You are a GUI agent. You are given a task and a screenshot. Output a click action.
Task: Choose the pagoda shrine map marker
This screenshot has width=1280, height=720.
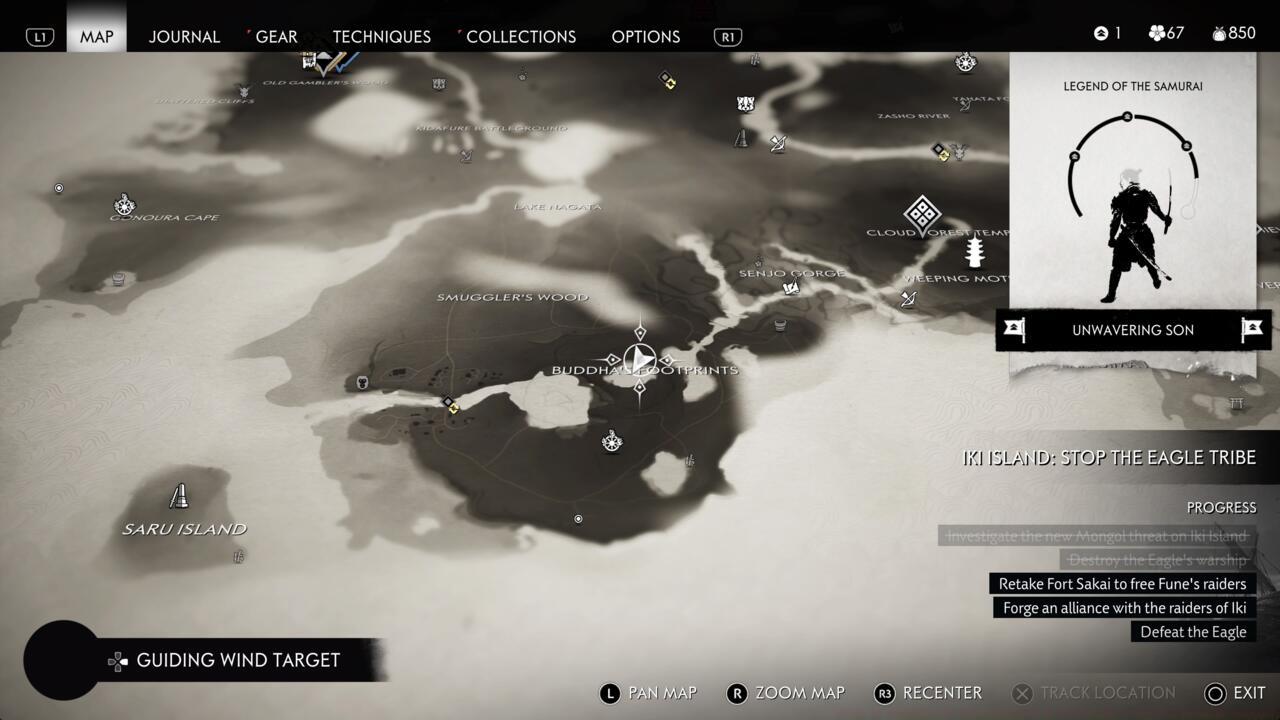click(975, 251)
